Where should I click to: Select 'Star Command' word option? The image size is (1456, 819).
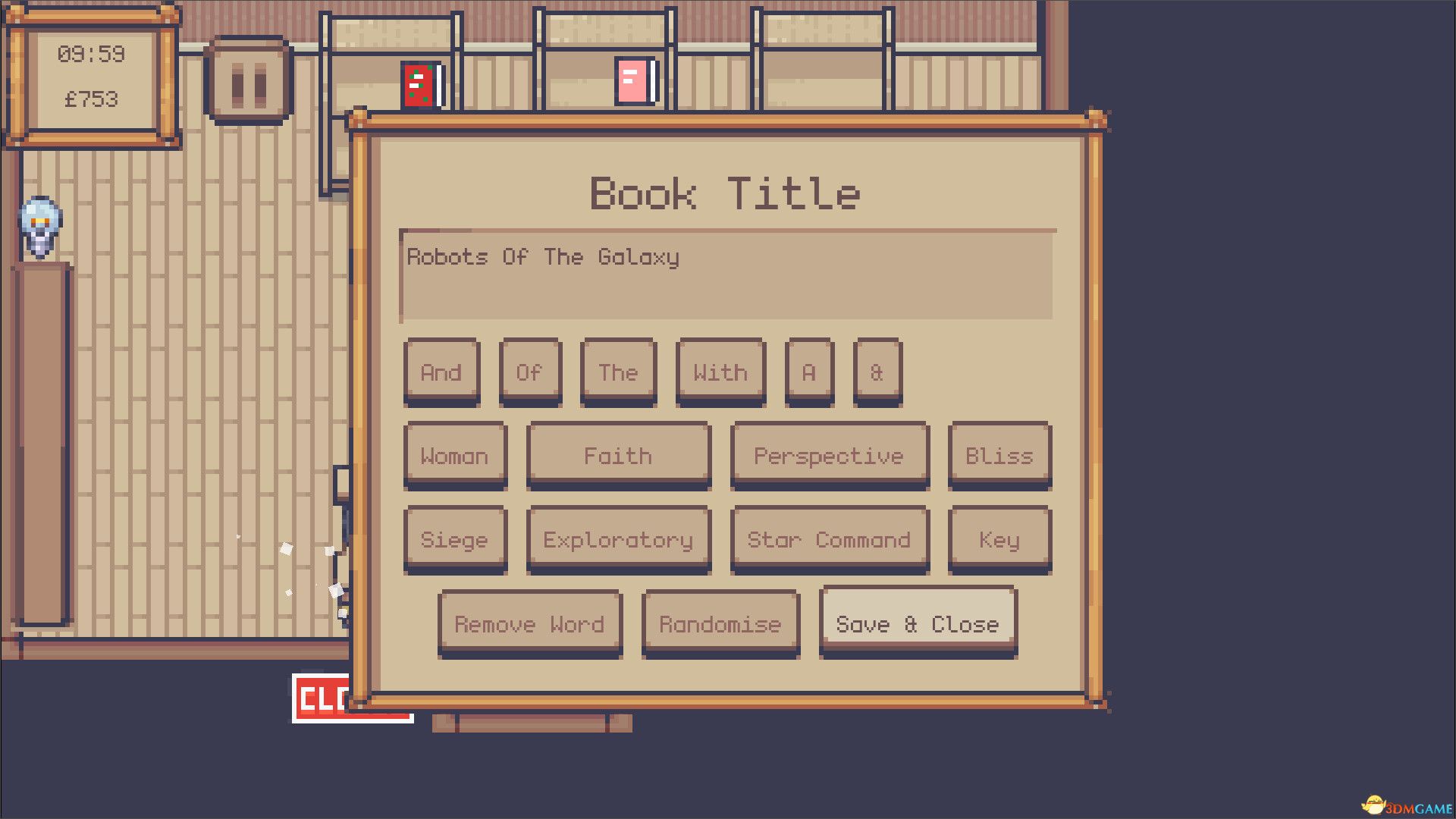829,539
